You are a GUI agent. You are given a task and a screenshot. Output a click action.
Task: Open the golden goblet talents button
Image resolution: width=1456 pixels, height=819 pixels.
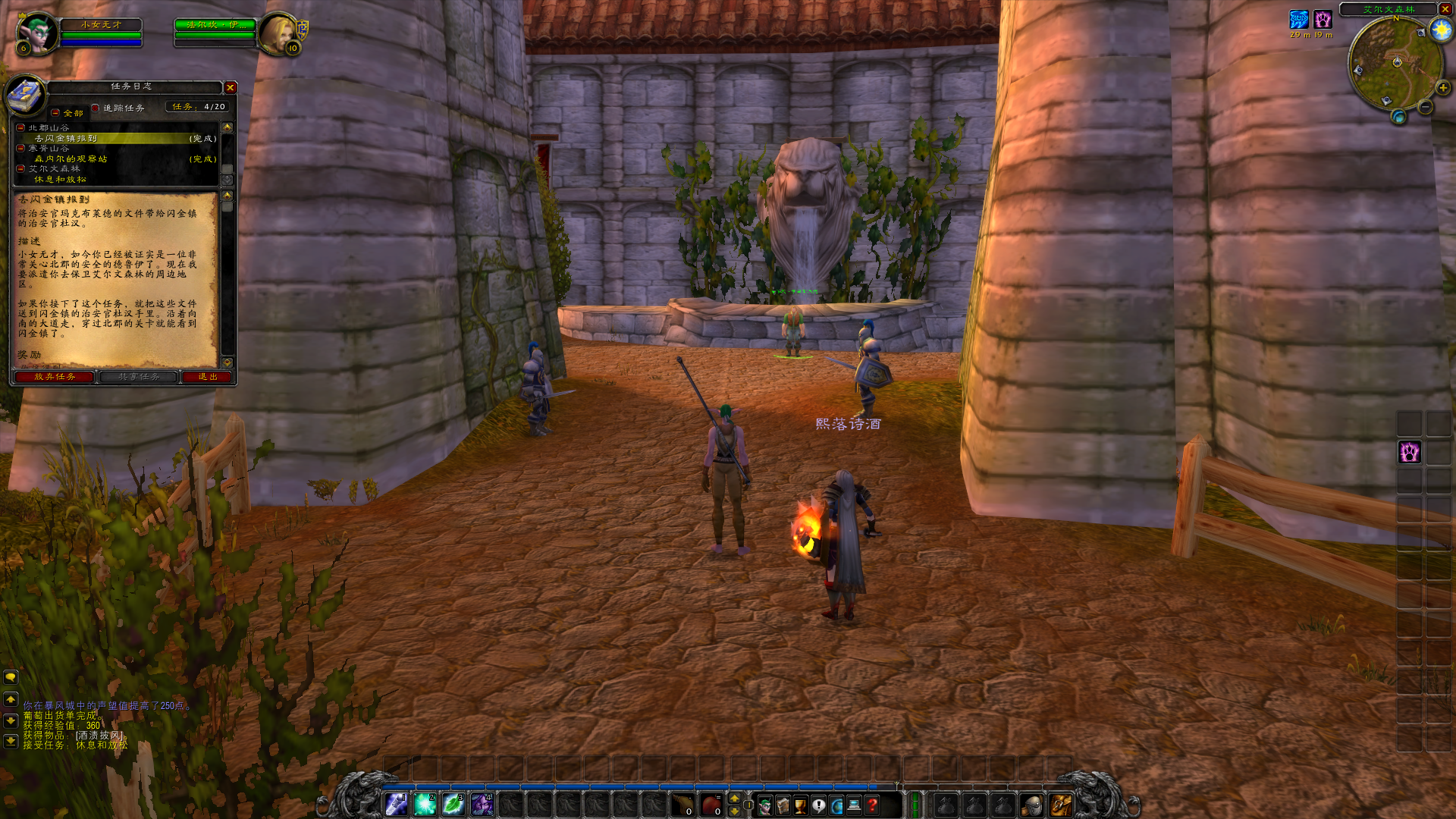pyautogui.click(x=801, y=805)
